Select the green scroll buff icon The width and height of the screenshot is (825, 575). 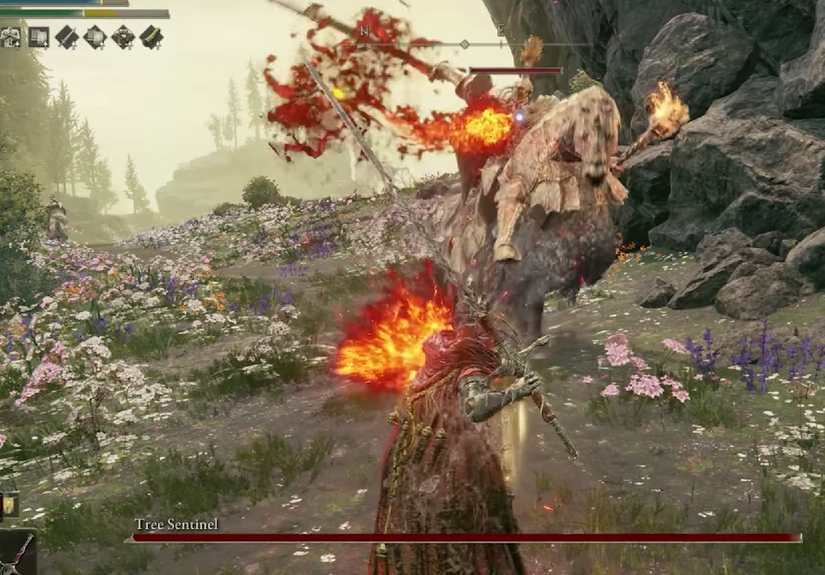tap(151, 38)
